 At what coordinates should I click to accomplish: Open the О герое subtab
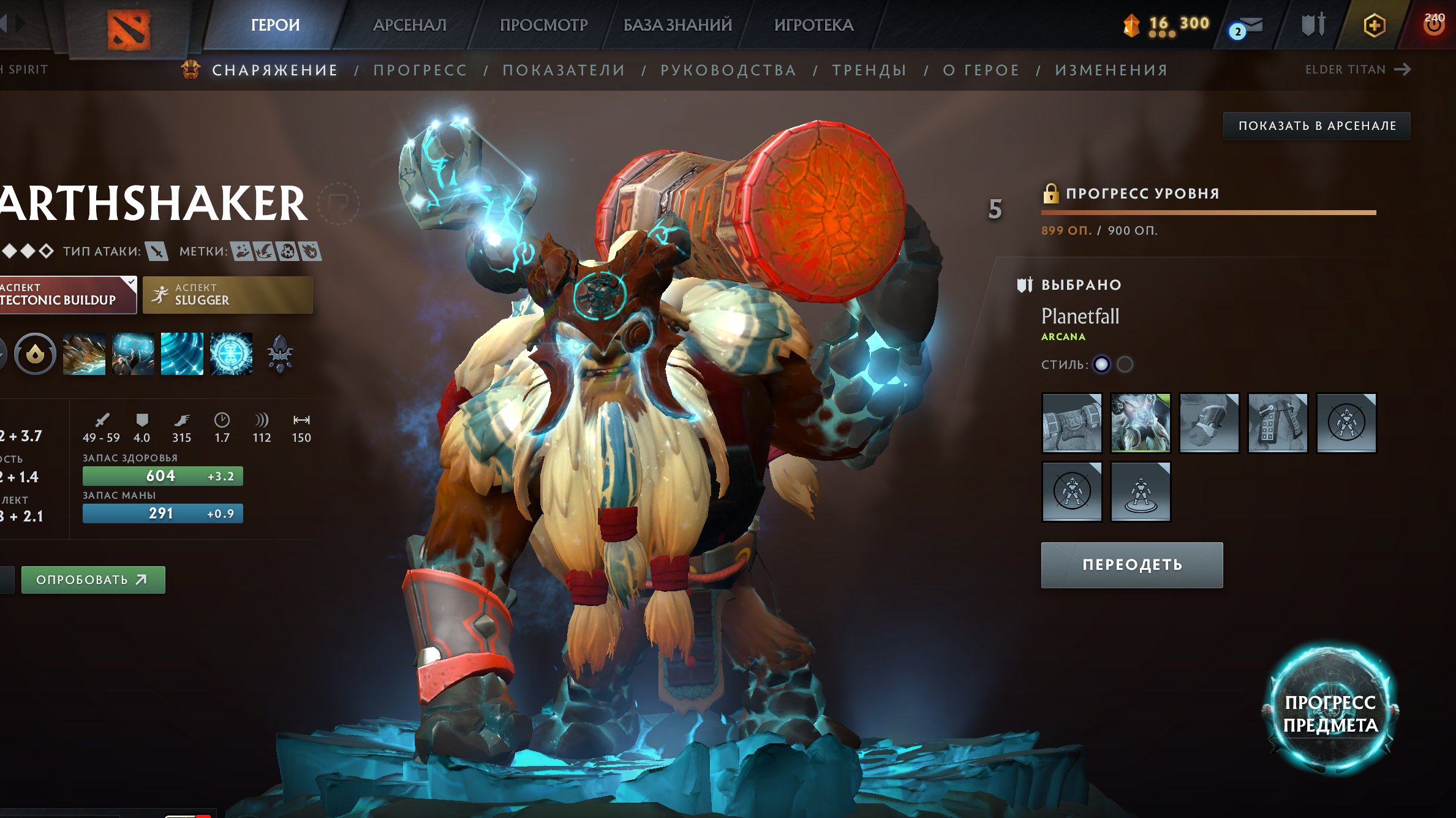pyautogui.click(x=981, y=70)
